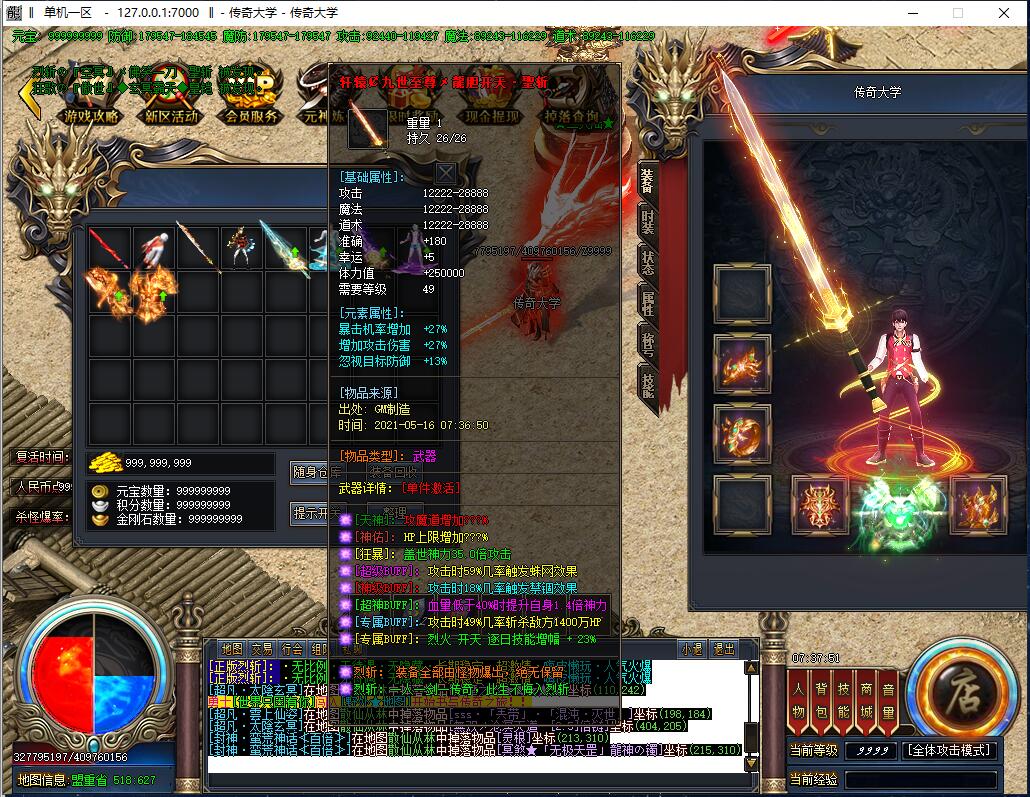Open the 状态 status tab
The height and width of the screenshot is (797, 1030).
click(647, 262)
